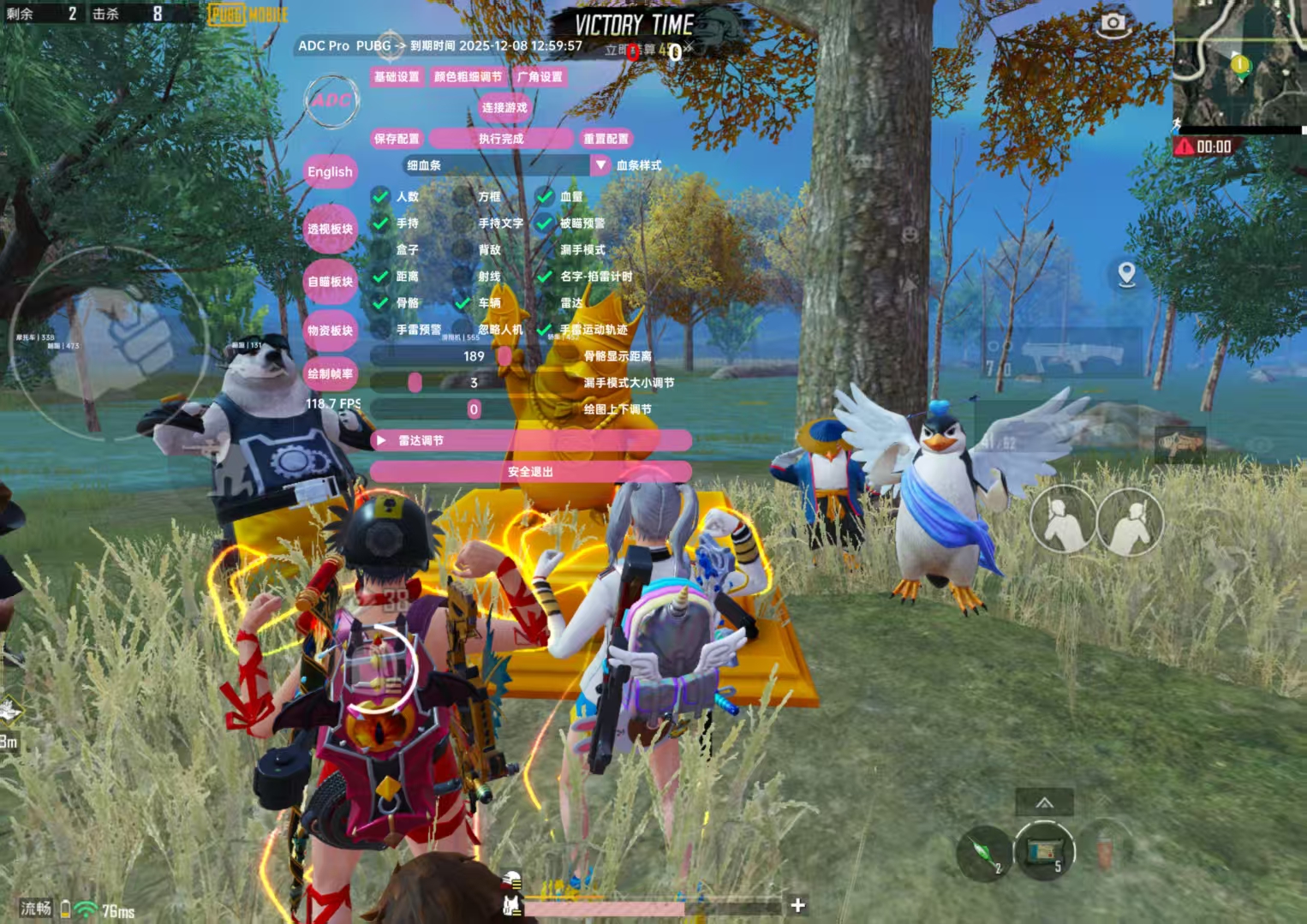Image resolution: width=1307 pixels, height=924 pixels.
Task: Click the English button in the overlay
Action: click(330, 171)
